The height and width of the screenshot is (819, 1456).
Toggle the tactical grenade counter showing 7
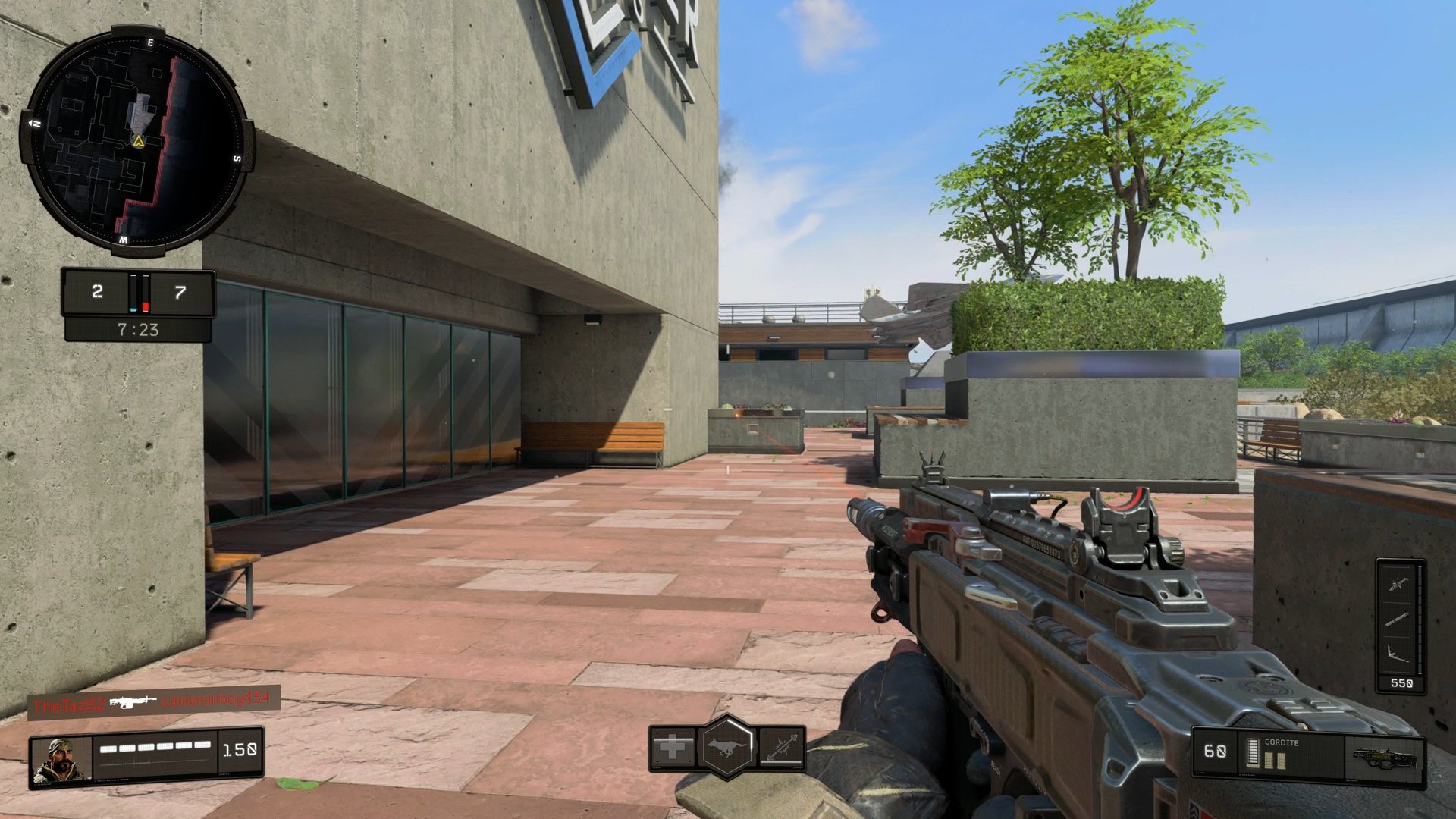click(178, 292)
